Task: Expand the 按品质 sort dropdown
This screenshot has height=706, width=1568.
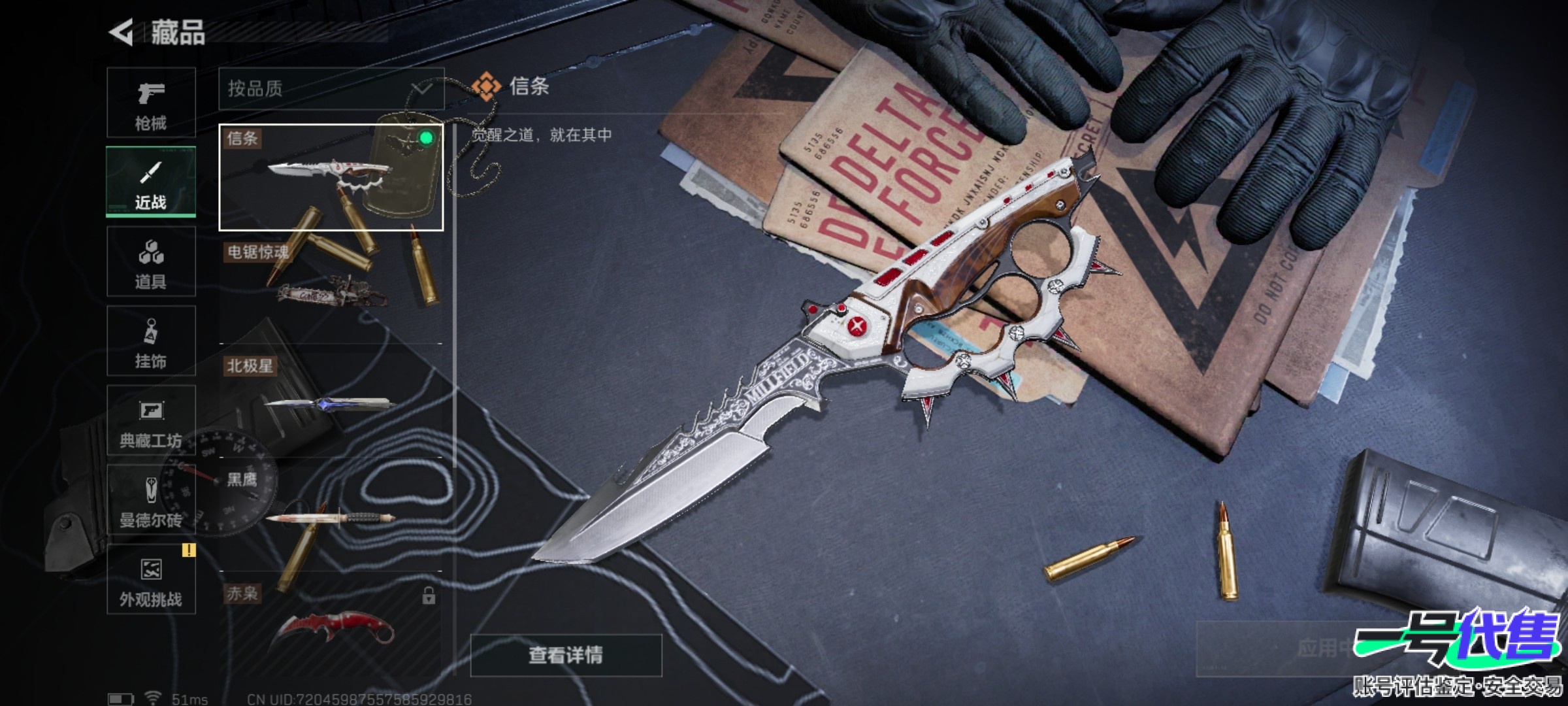Action: [x=331, y=89]
